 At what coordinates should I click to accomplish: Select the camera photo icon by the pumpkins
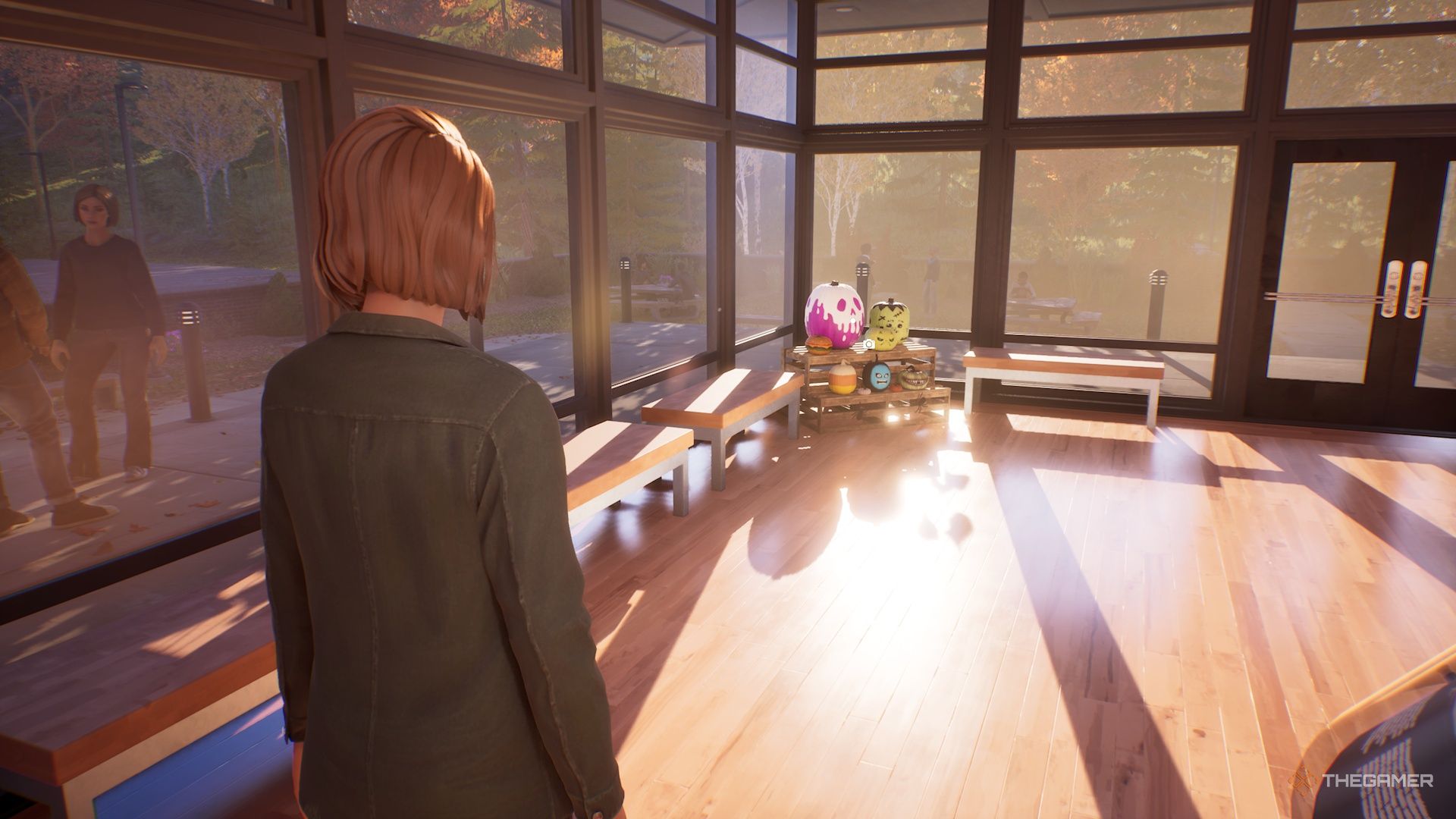tap(869, 344)
